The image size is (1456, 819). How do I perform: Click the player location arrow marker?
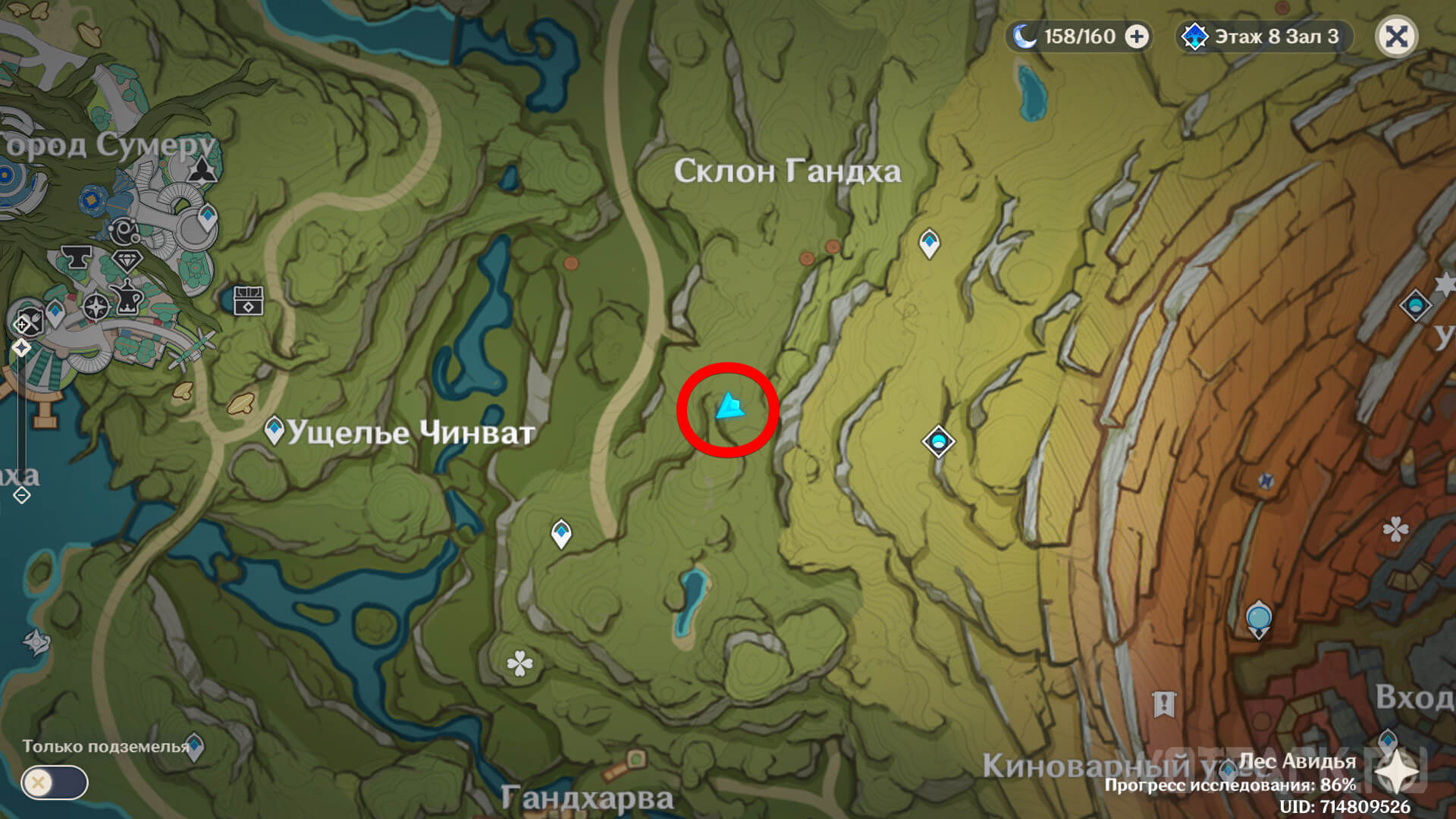730,407
